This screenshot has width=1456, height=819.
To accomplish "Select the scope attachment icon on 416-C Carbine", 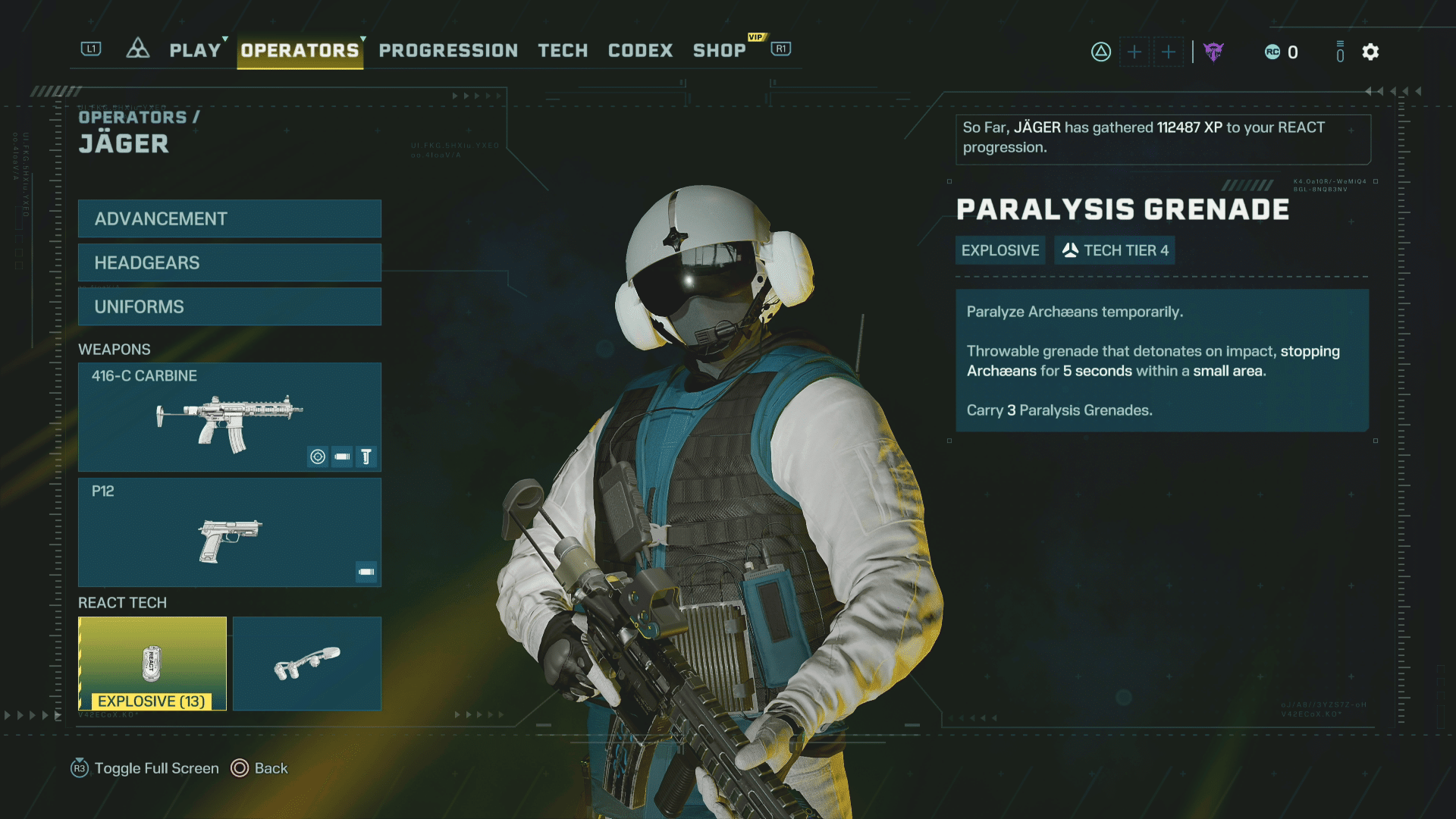I will coord(318,457).
